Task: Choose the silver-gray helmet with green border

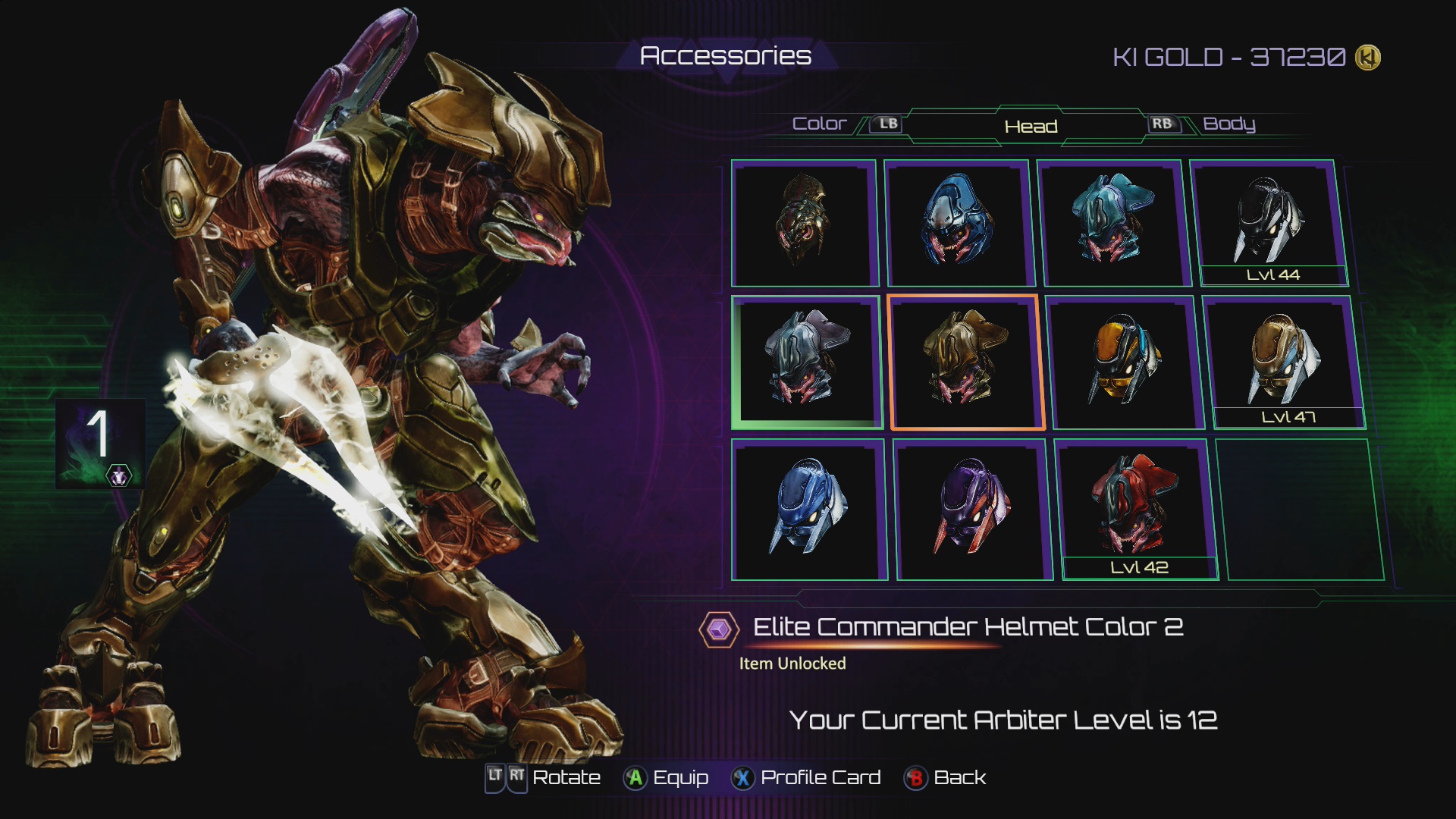Action: pos(806,362)
